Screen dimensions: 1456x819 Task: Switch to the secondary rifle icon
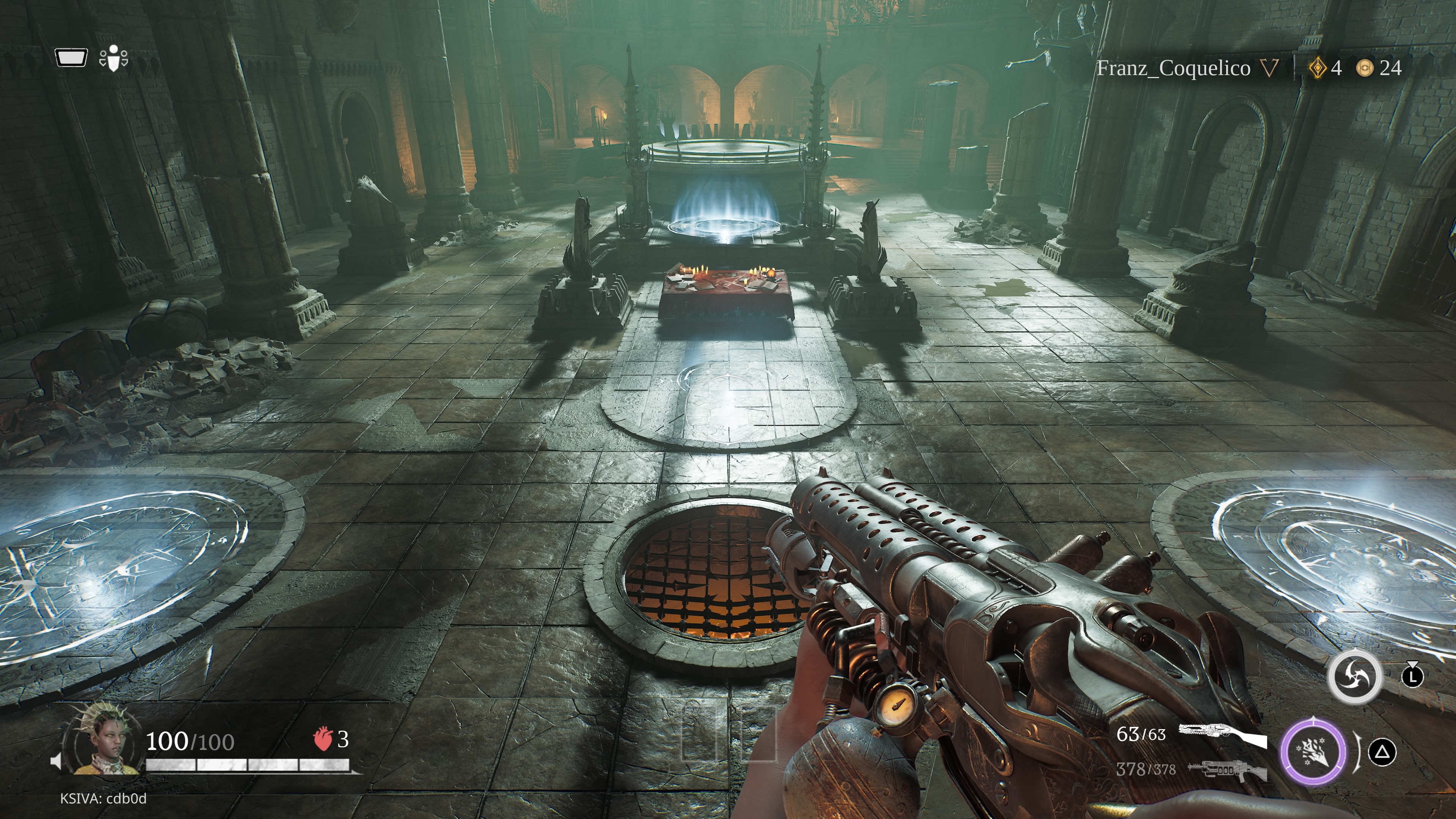tap(1227, 770)
